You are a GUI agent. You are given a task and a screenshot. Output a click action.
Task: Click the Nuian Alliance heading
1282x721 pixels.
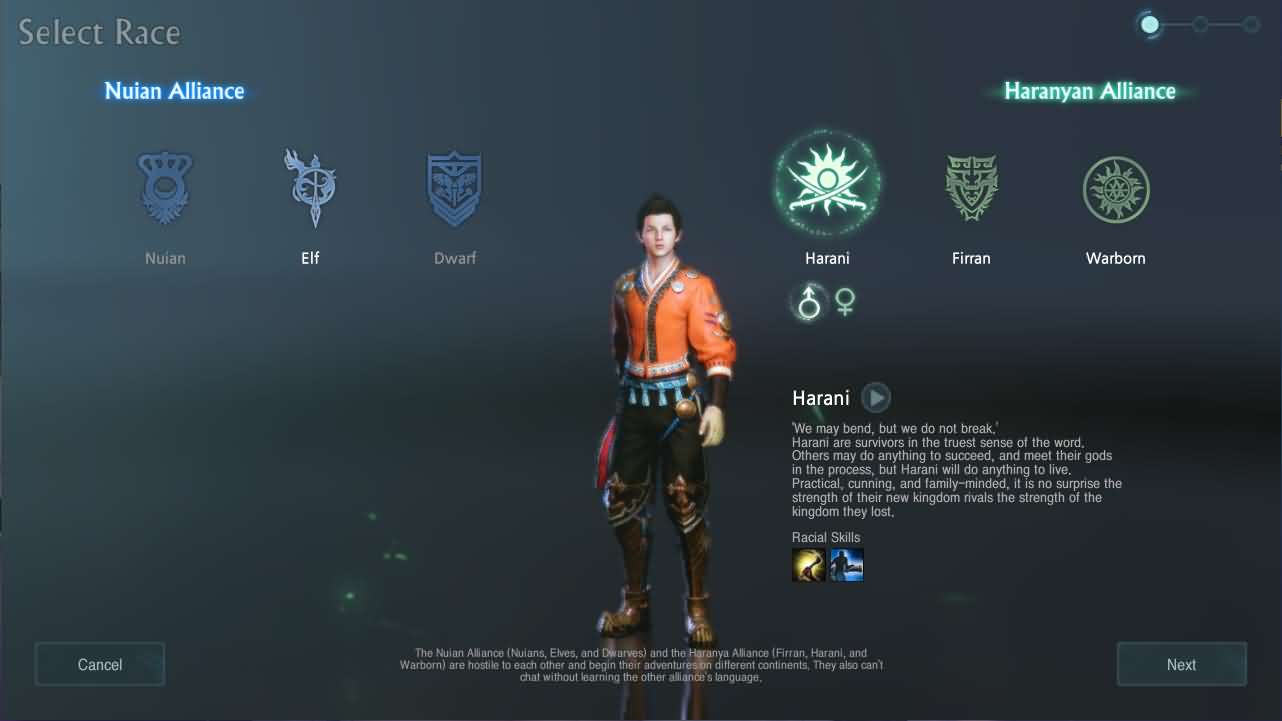[173, 91]
